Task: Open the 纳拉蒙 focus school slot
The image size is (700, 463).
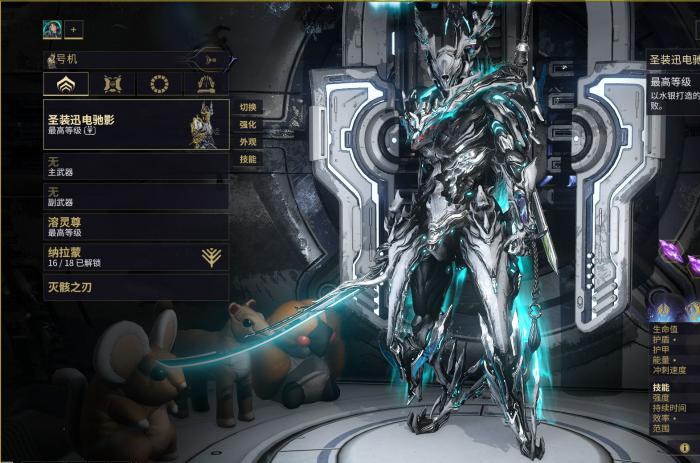Action: 136,257
